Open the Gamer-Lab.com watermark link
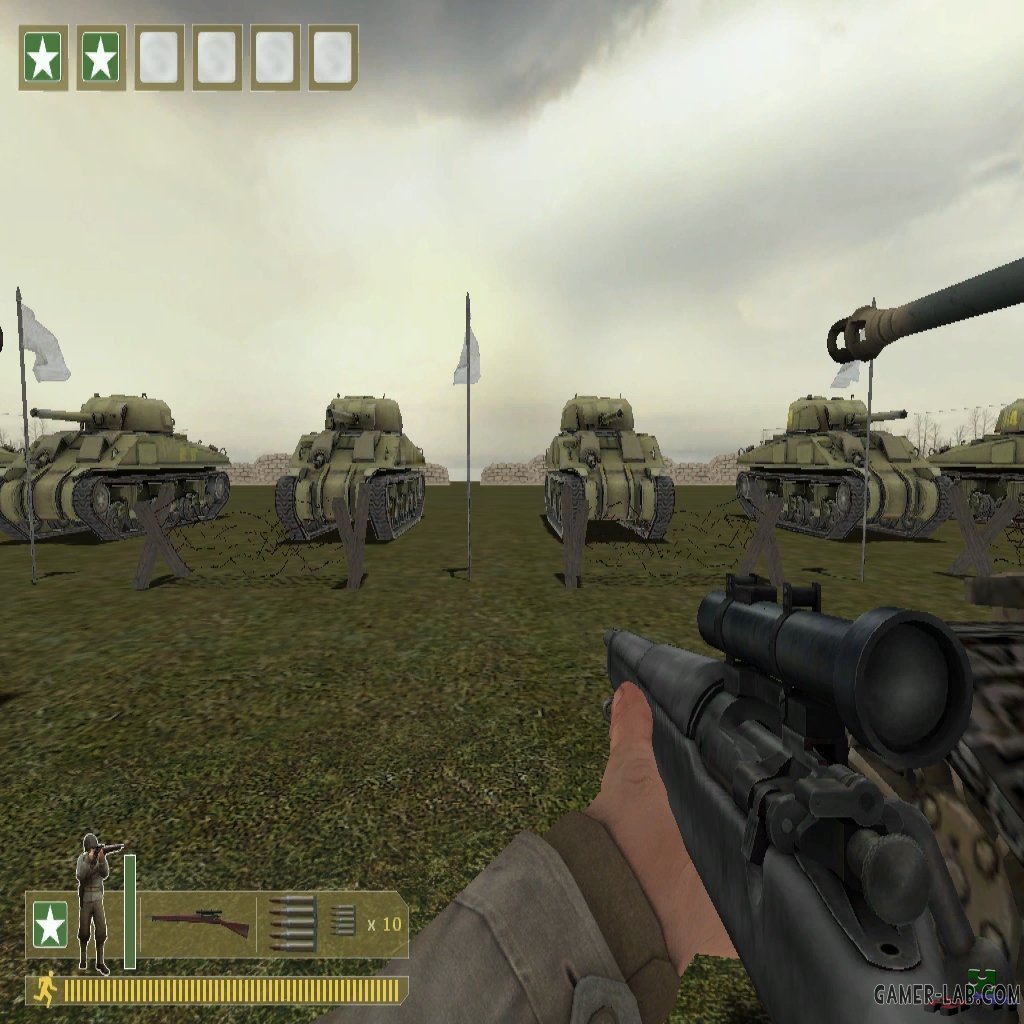This screenshot has width=1024, height=1024. coord(945,994)
